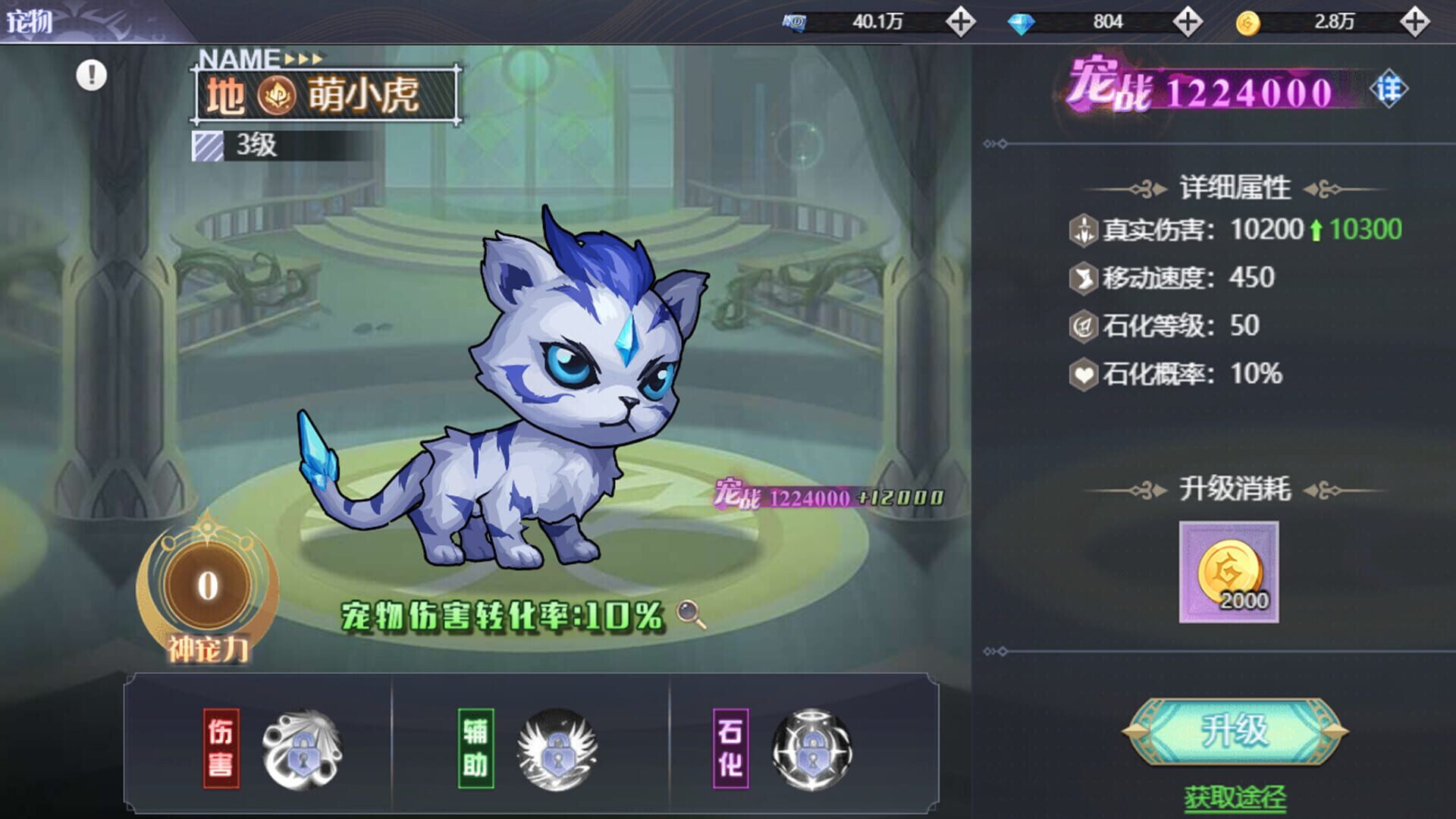Open the 真实伤害 attribute icon

pos(1084,230)
